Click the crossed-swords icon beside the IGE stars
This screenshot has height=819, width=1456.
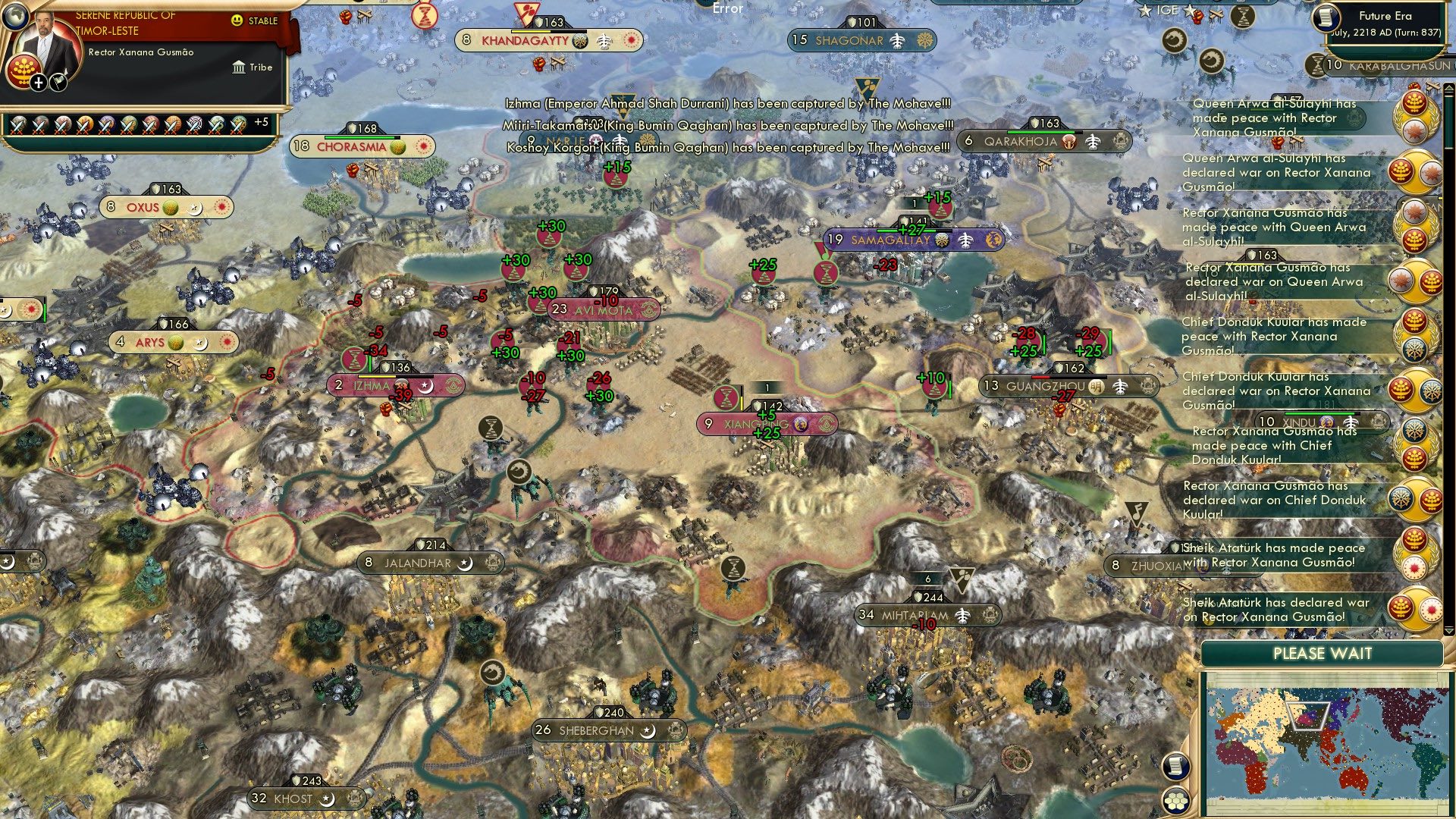(1216, 14)
